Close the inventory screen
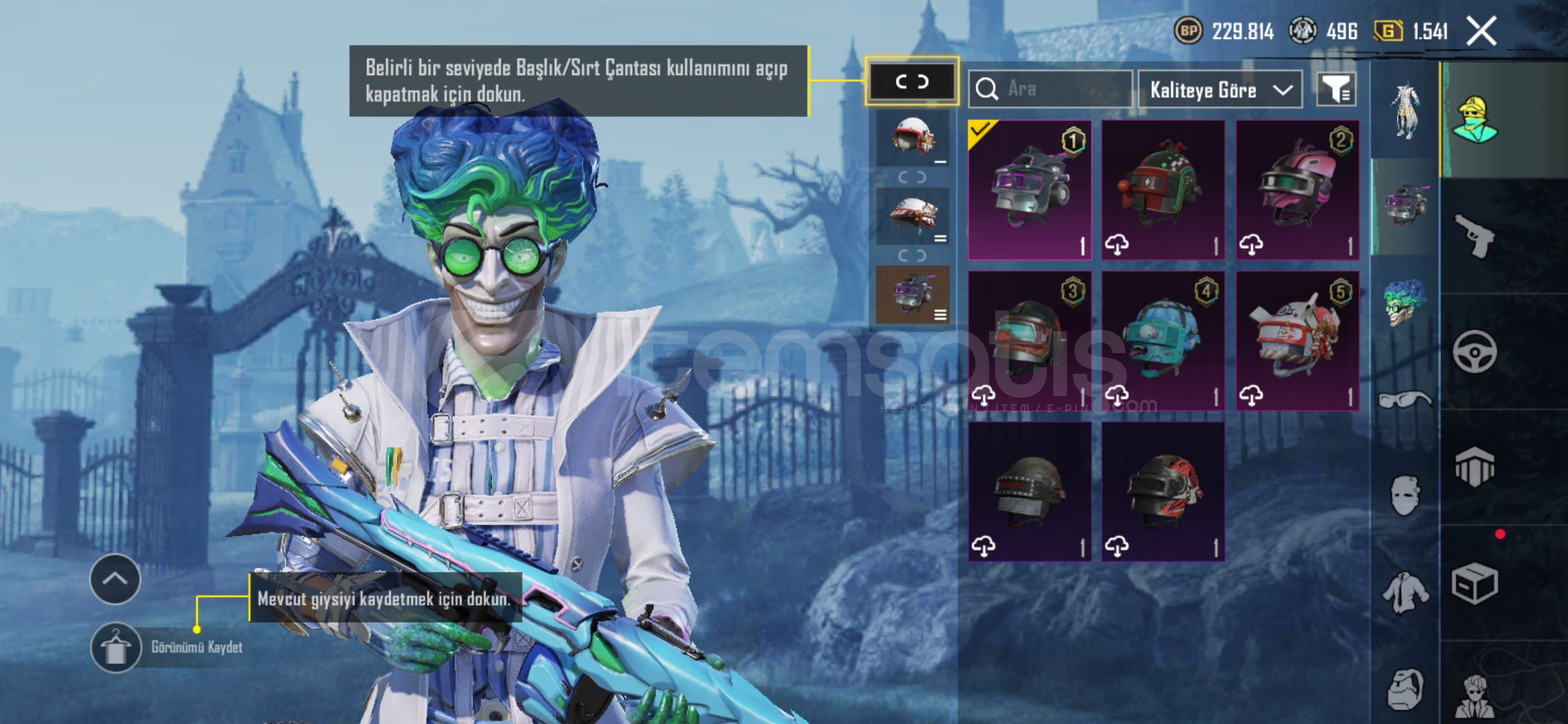1568x724 pixels. coord(1481,31)
